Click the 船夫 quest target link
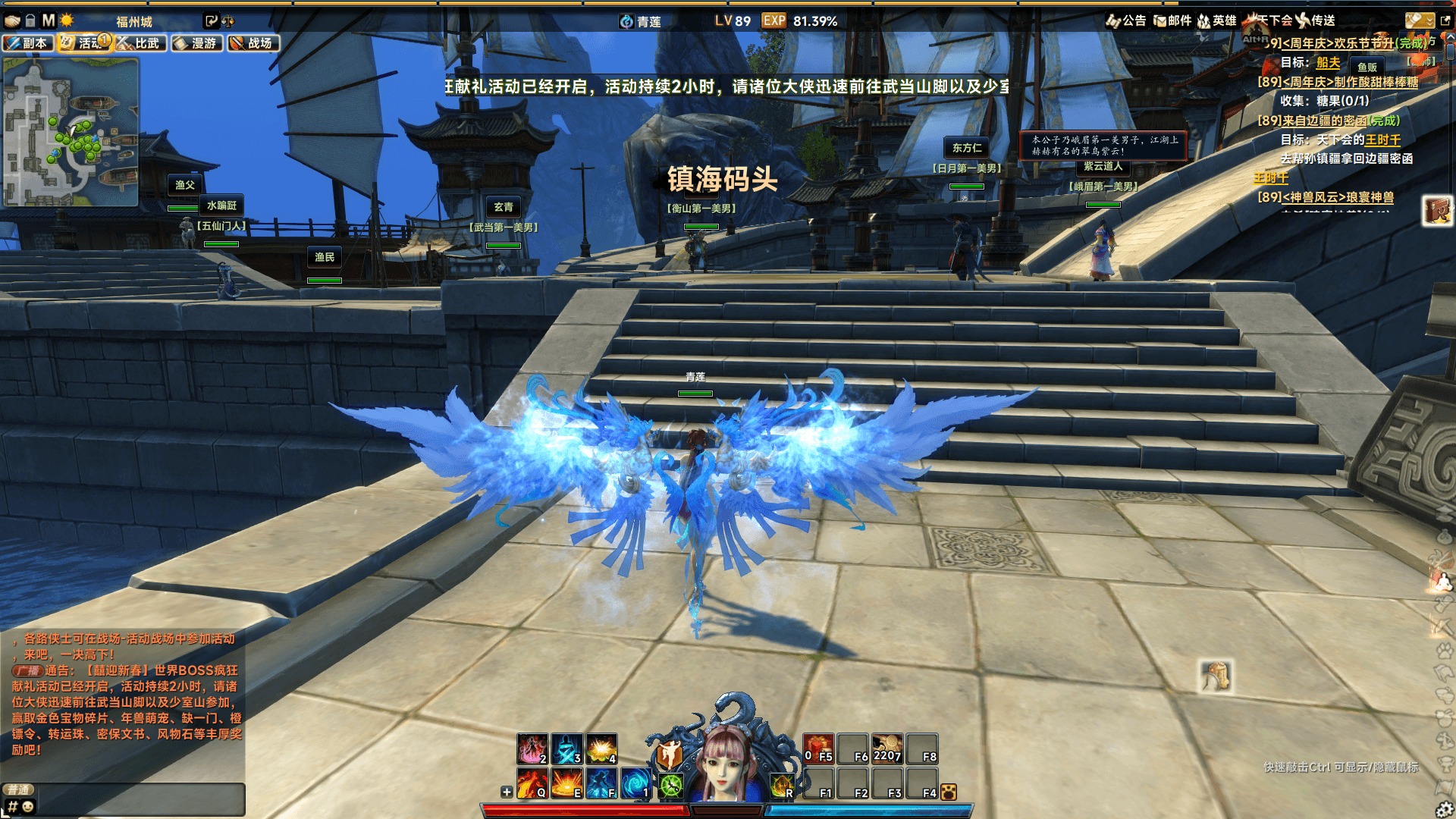Viewport: 1456px width, 819px height. click(x=1328, y=63)
